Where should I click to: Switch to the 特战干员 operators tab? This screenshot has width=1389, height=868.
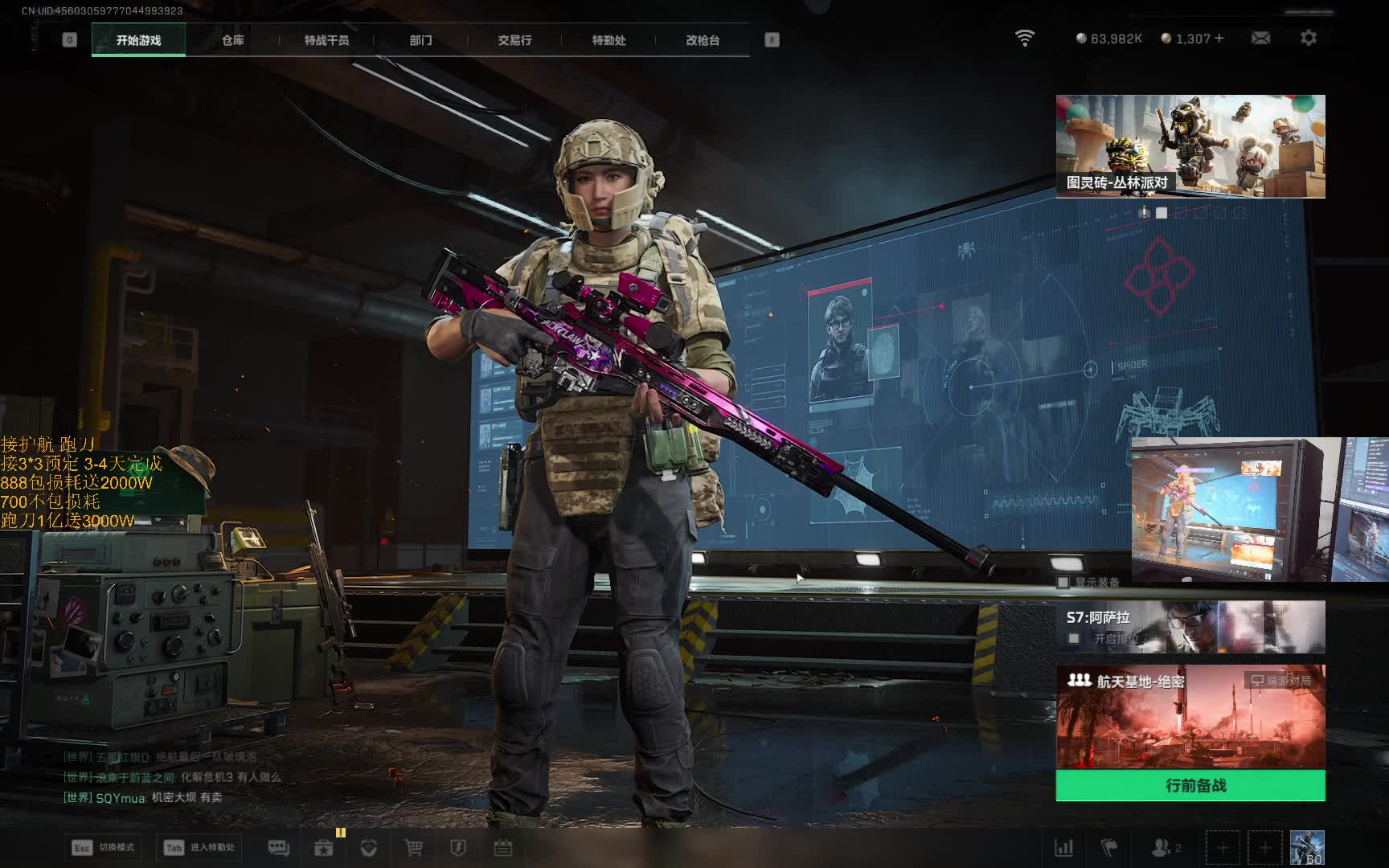tap(326, 40)
